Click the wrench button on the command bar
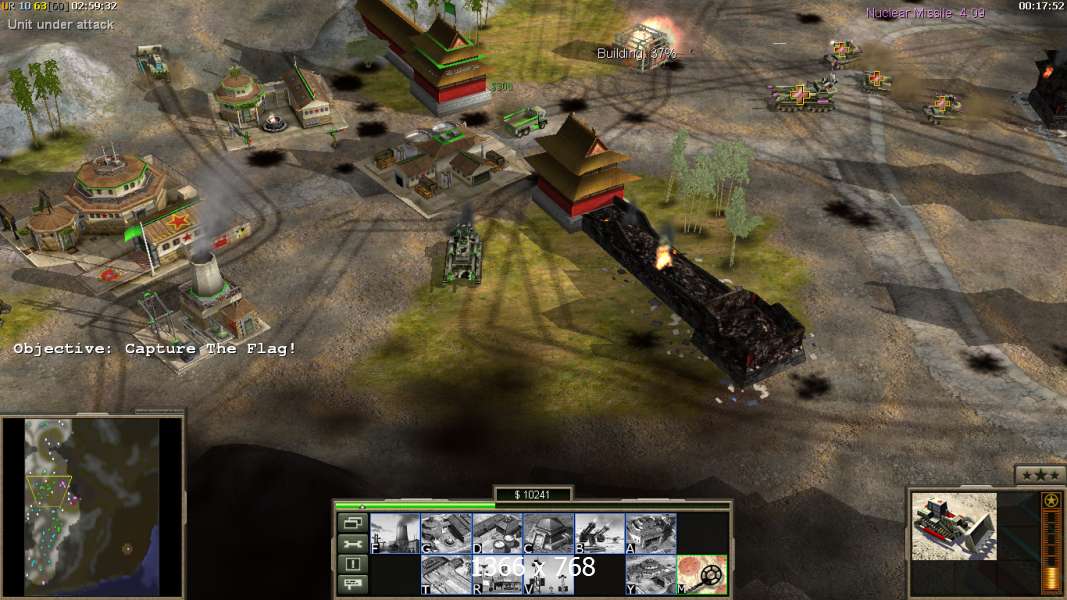This screenshot has width=1067, height=600. tap(353, 543)
